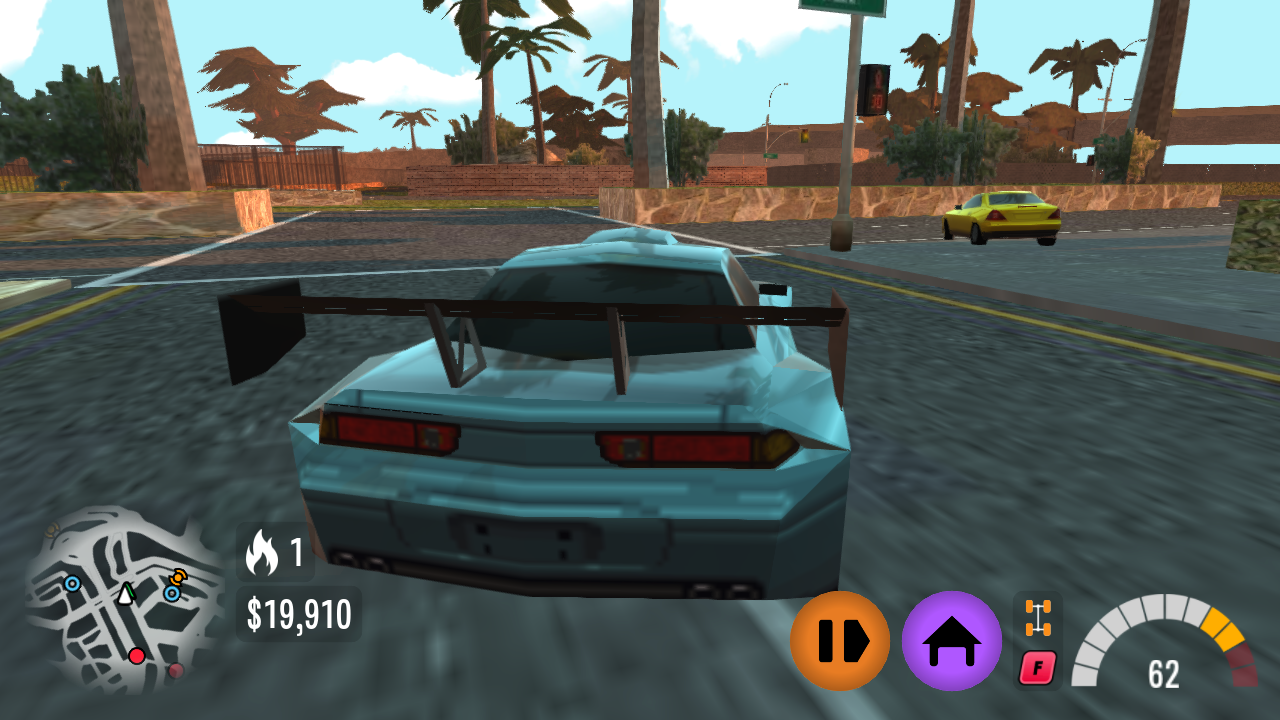Viewport: 1280px width, 720px height.
Task: Return to main menu via home button
Action: [952, 640]
